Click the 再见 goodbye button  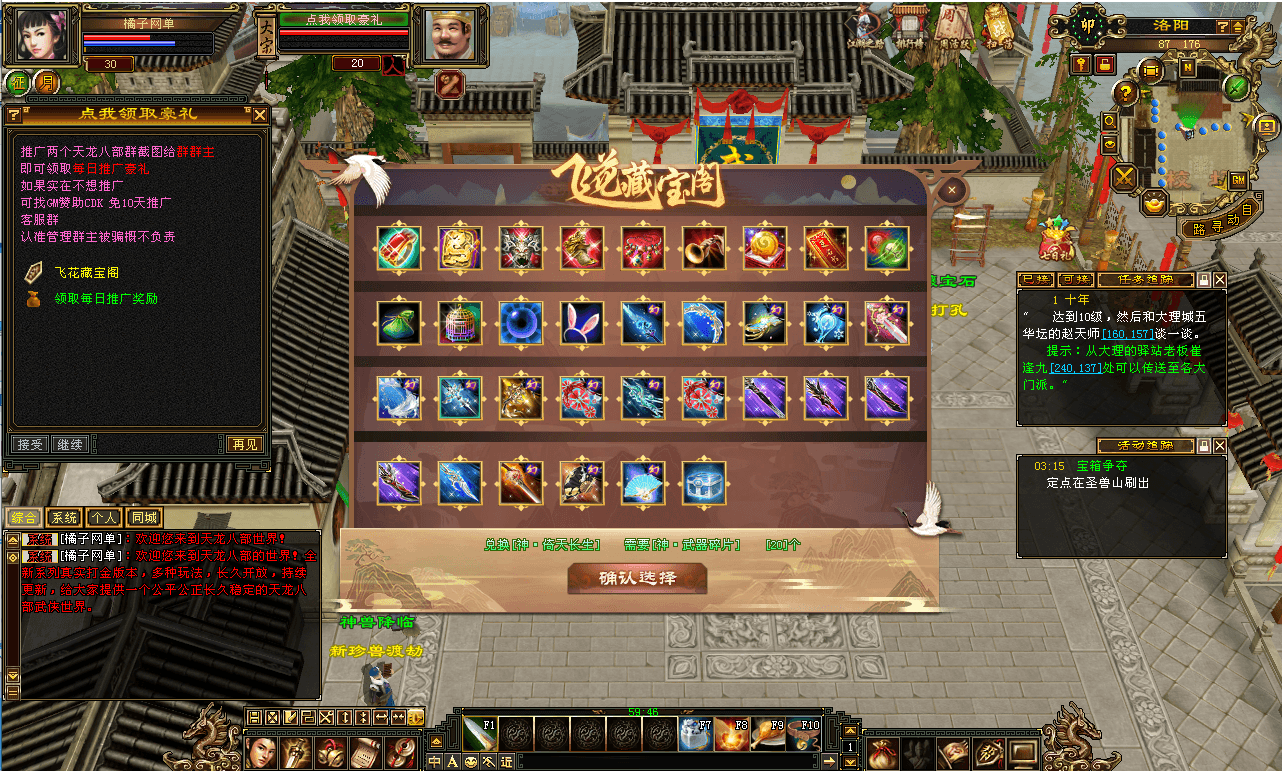(244, 444)
